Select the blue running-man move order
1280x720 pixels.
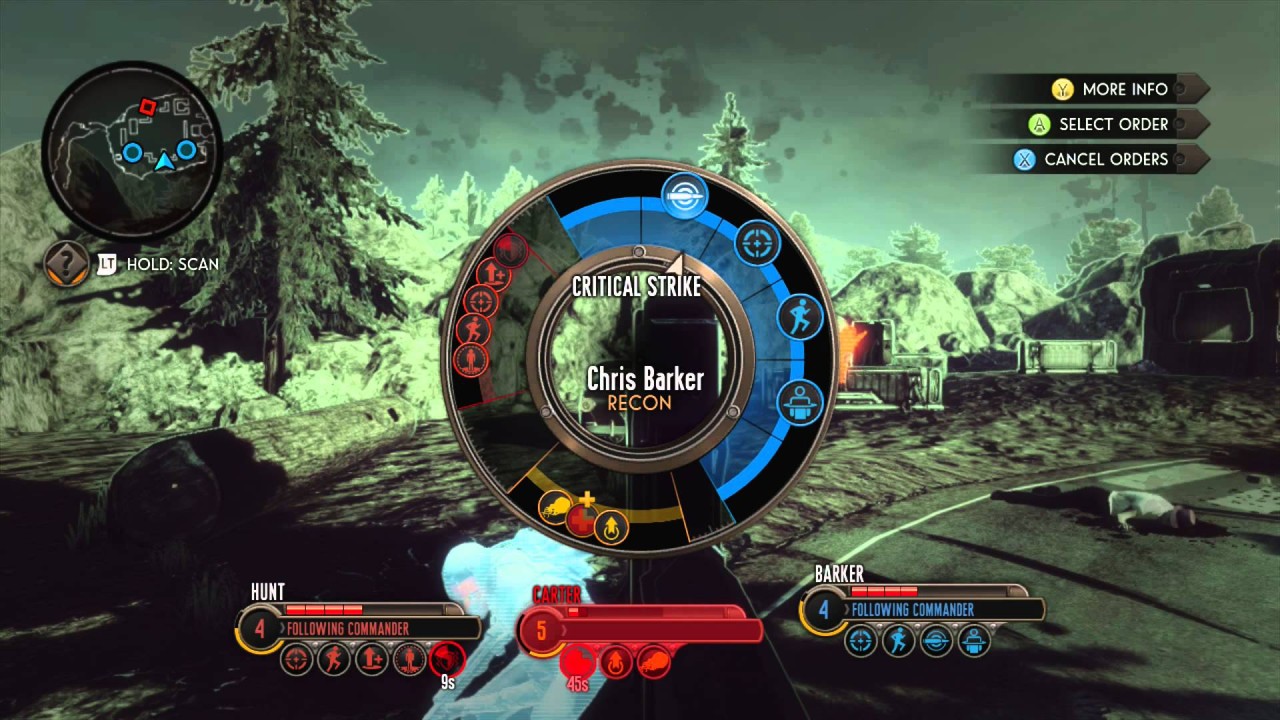point(799,317)
